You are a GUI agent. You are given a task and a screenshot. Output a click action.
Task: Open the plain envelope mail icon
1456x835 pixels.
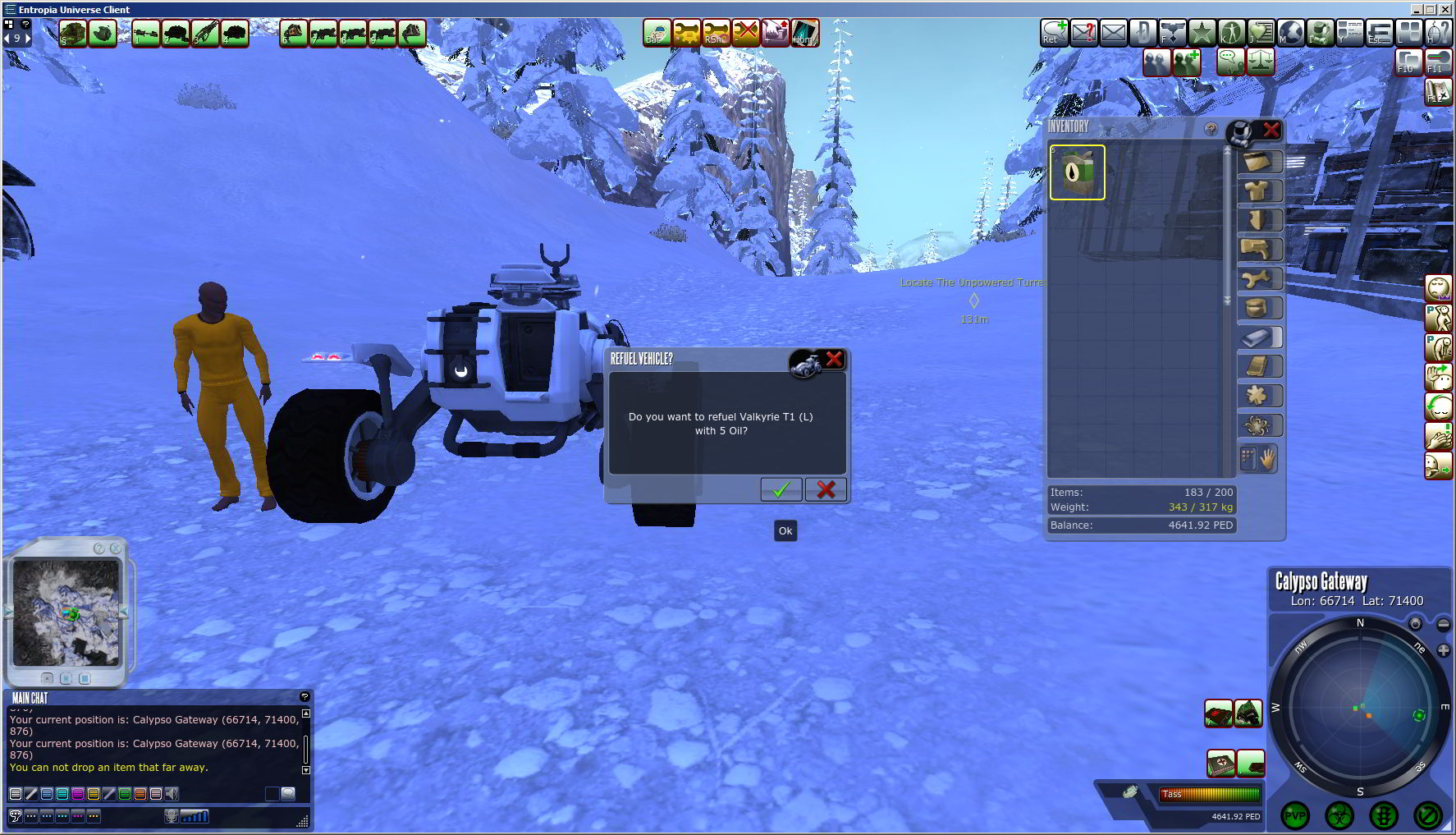[x=1114, y=33]
